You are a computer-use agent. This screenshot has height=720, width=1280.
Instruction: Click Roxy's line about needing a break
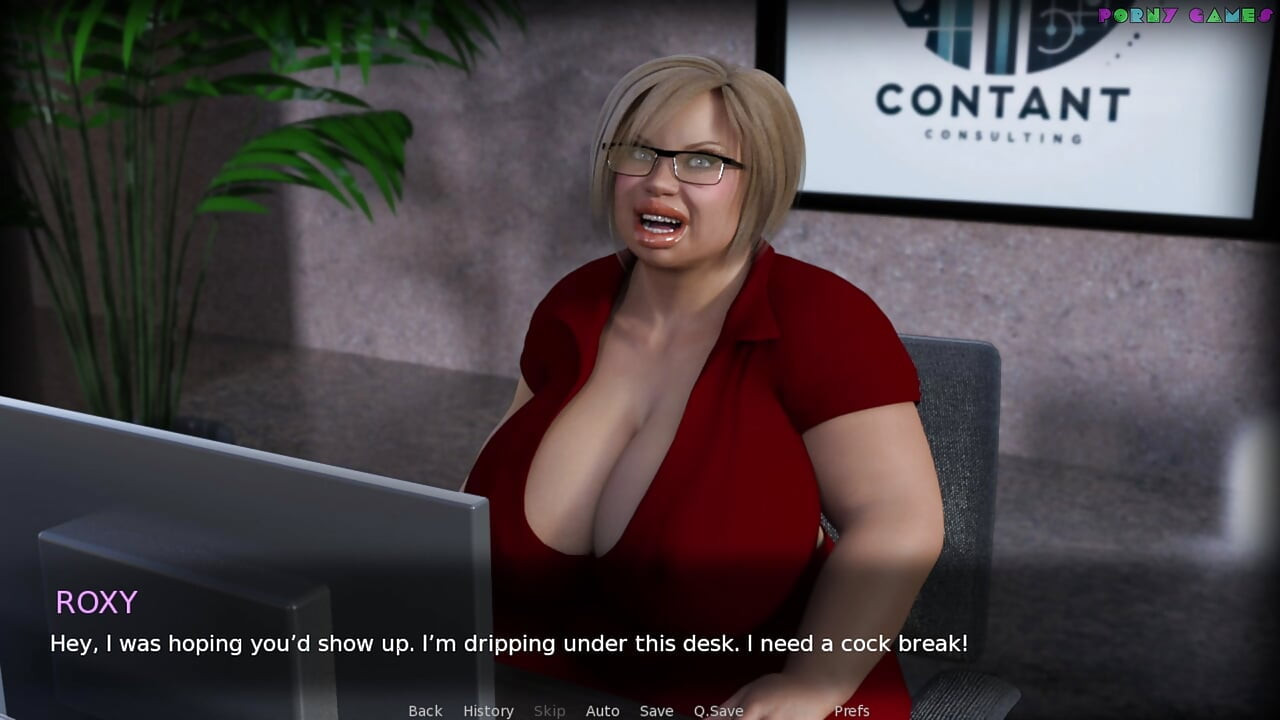coord(508,644)
